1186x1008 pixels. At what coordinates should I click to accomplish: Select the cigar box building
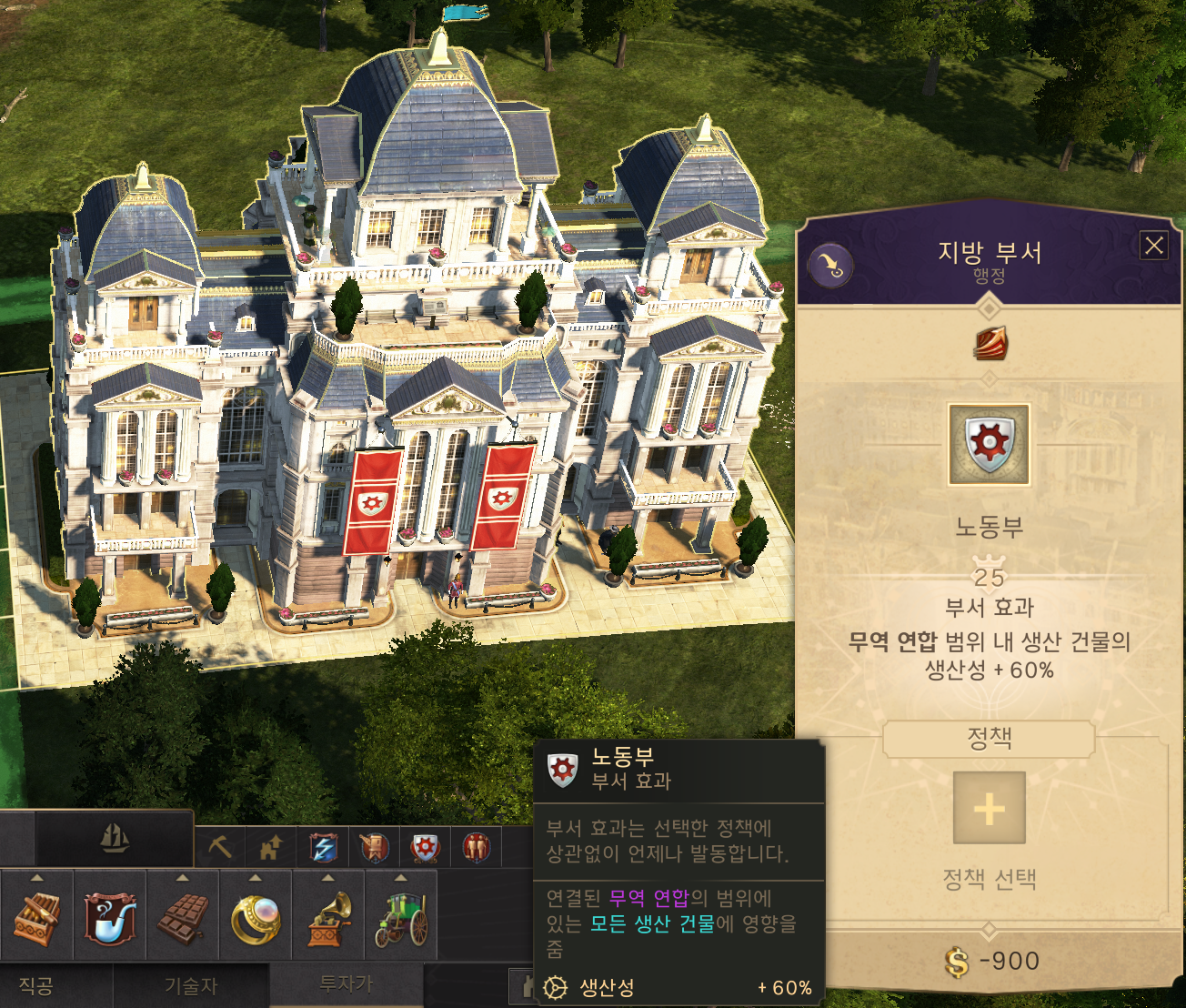click(36, 917)
